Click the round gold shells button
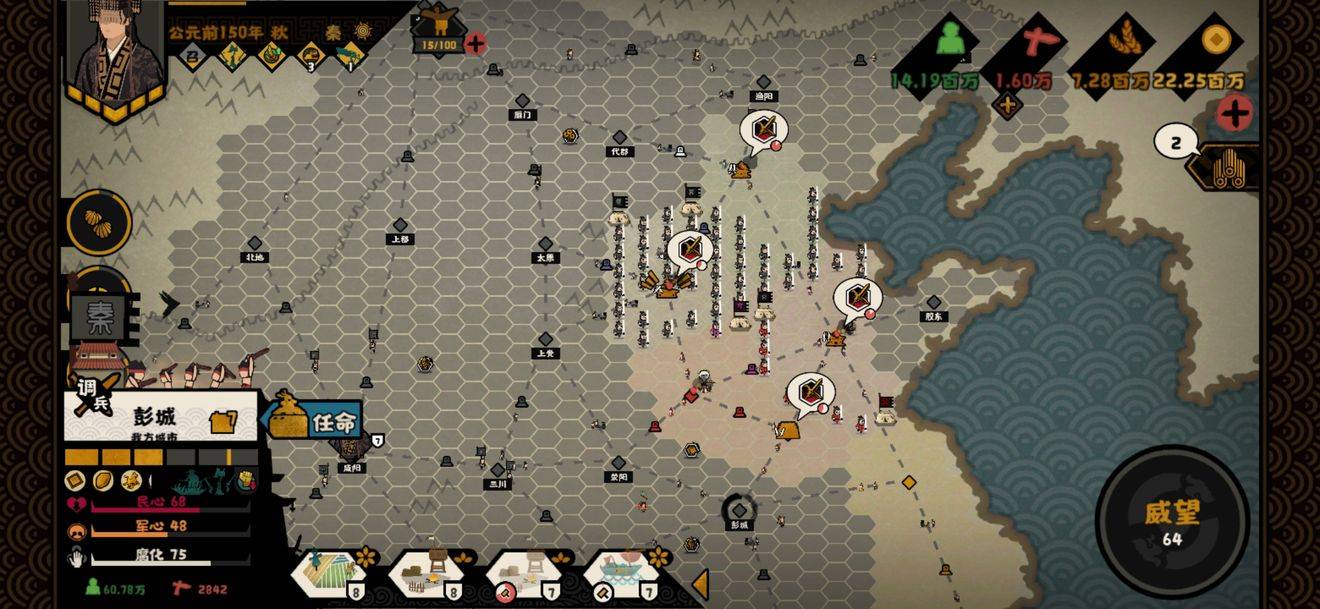The width and height of the screenshot is (1320, 609). point(99,222)
